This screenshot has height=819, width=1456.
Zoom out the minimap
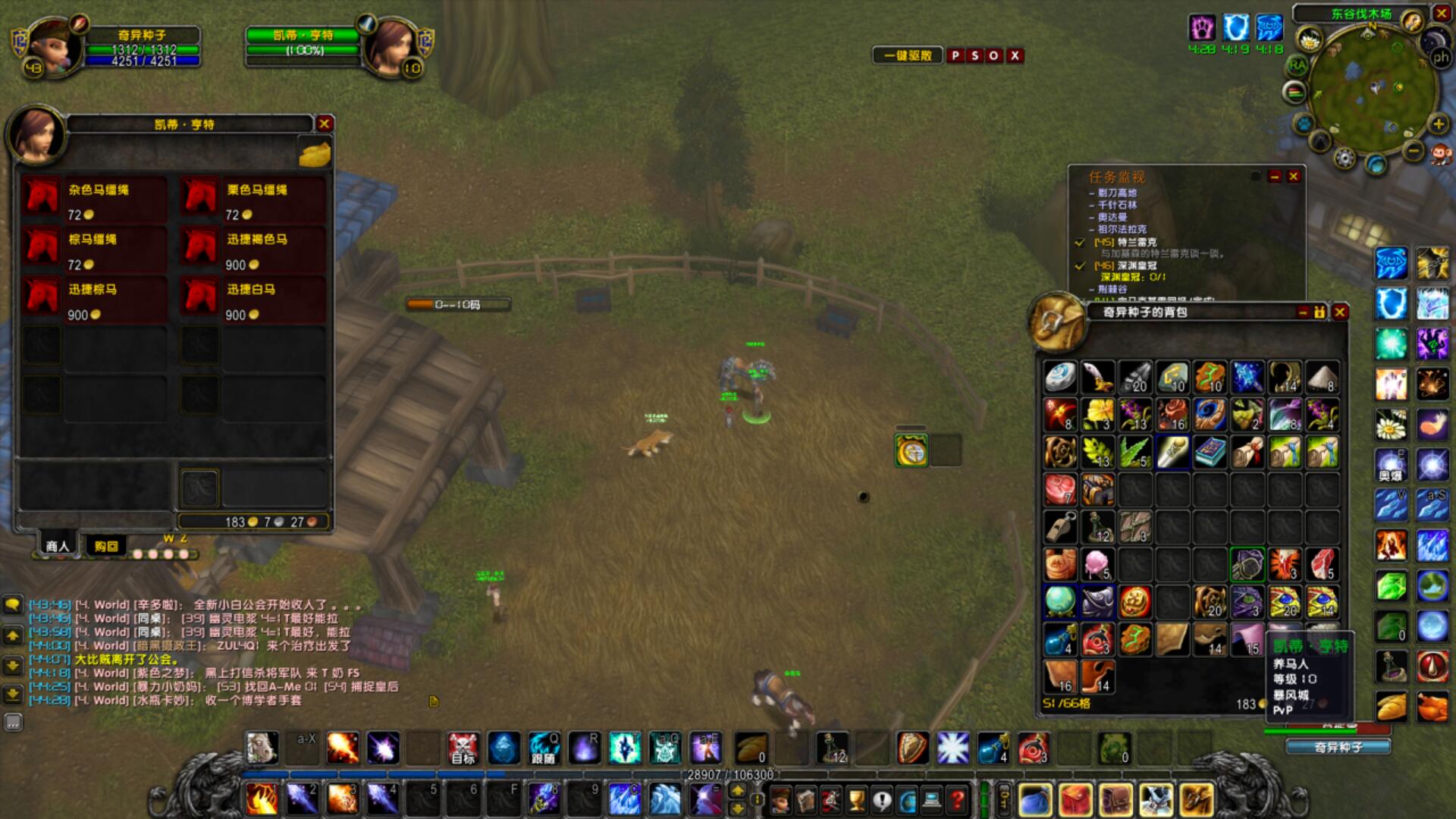pos(1414,151)
